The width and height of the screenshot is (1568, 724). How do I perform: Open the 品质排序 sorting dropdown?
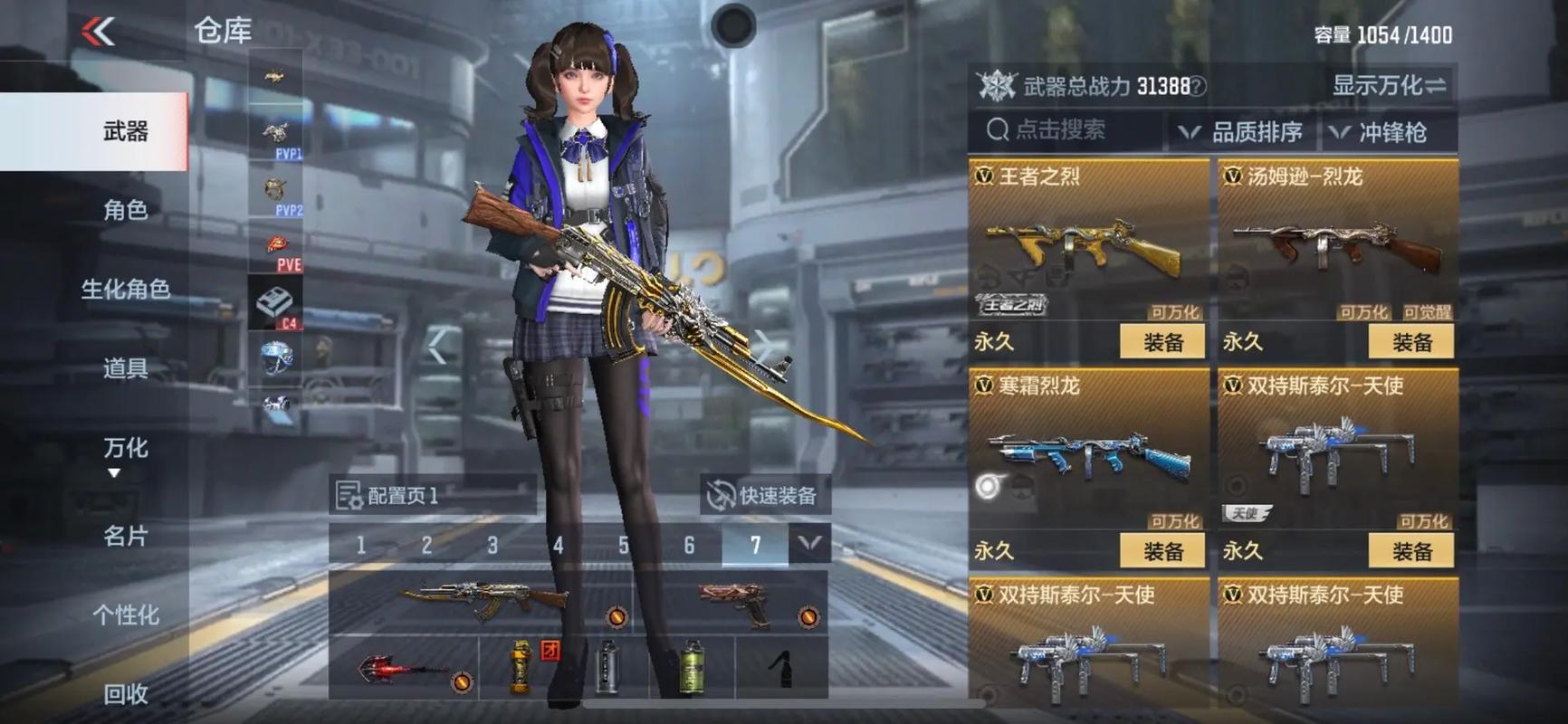click(1258, 132)
